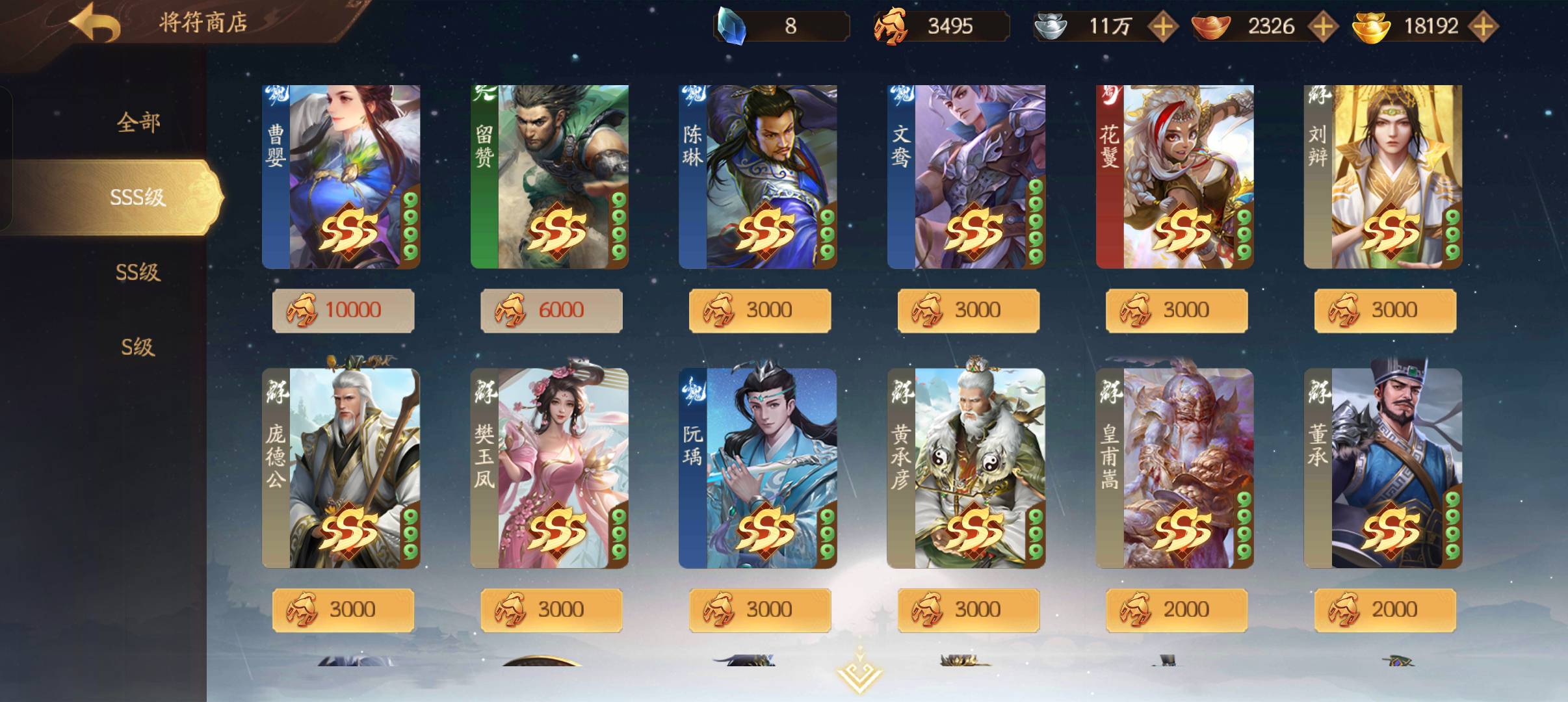This screenshot has height=702, width=1568.
Task: Buy 董承 using the 2000 price button
Action: coord(1385,610)
